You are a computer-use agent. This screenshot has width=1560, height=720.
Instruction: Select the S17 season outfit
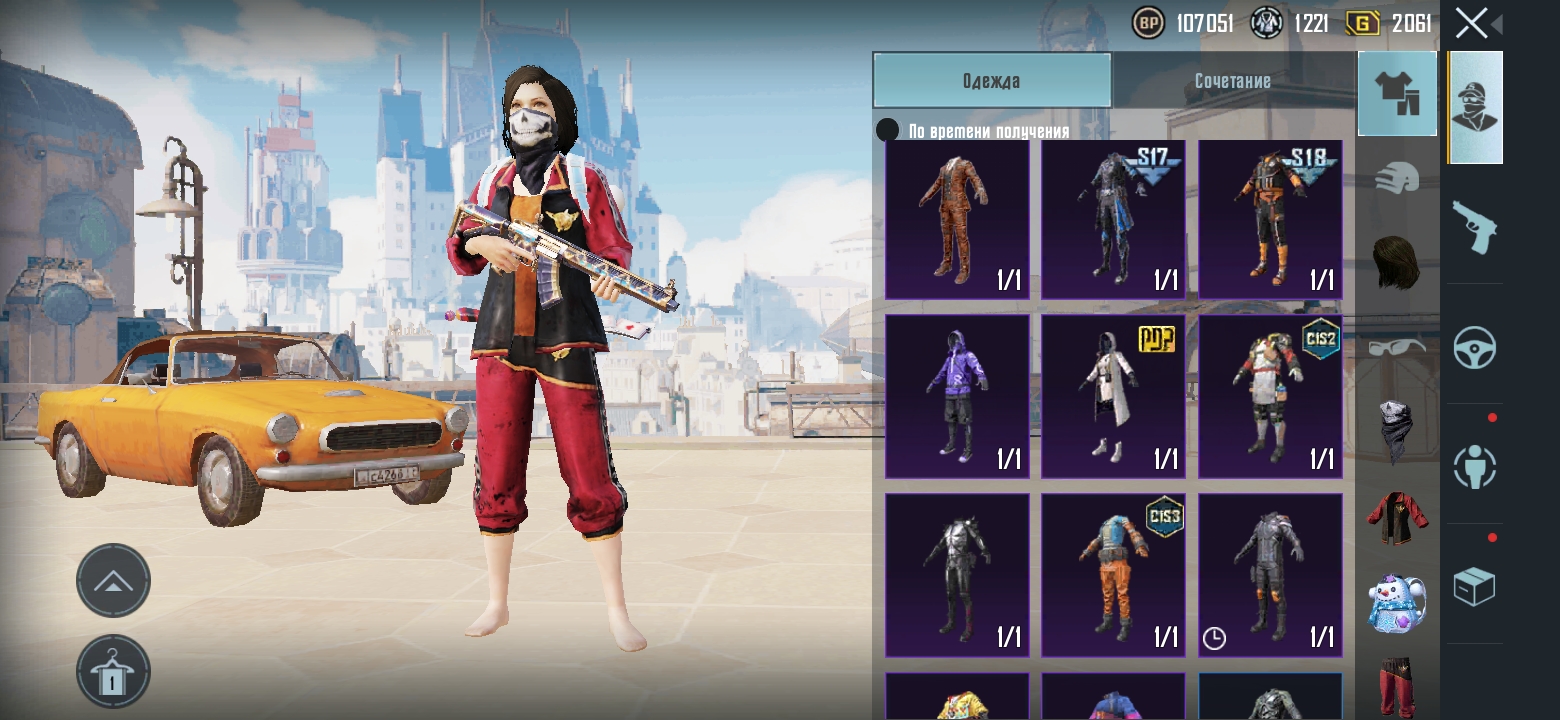[x=1113, y=220]
